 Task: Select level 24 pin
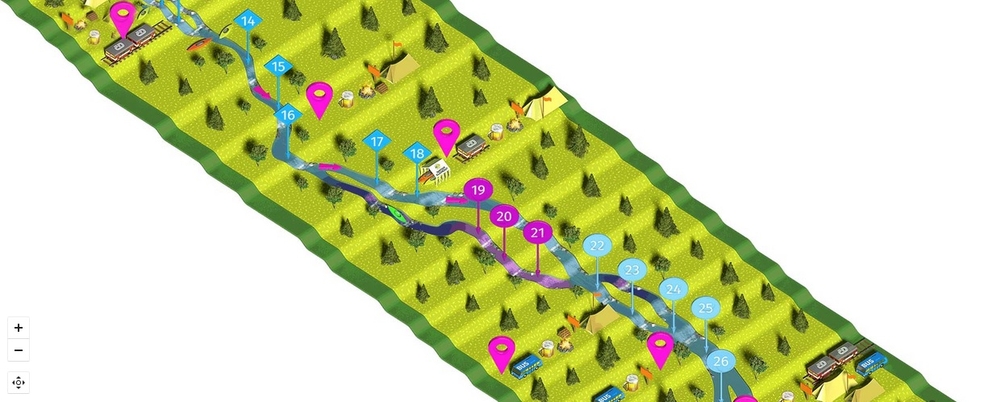coord(674,290)
